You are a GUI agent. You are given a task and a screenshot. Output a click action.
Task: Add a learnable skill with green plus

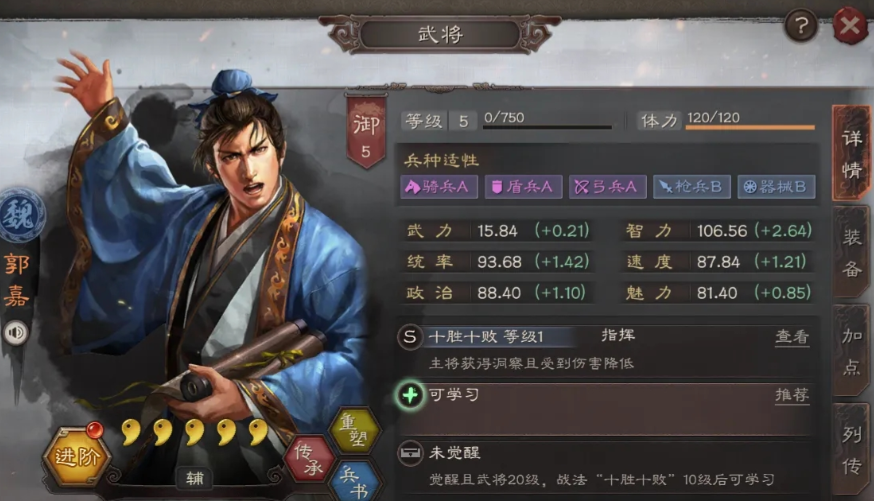click(410, 395)
